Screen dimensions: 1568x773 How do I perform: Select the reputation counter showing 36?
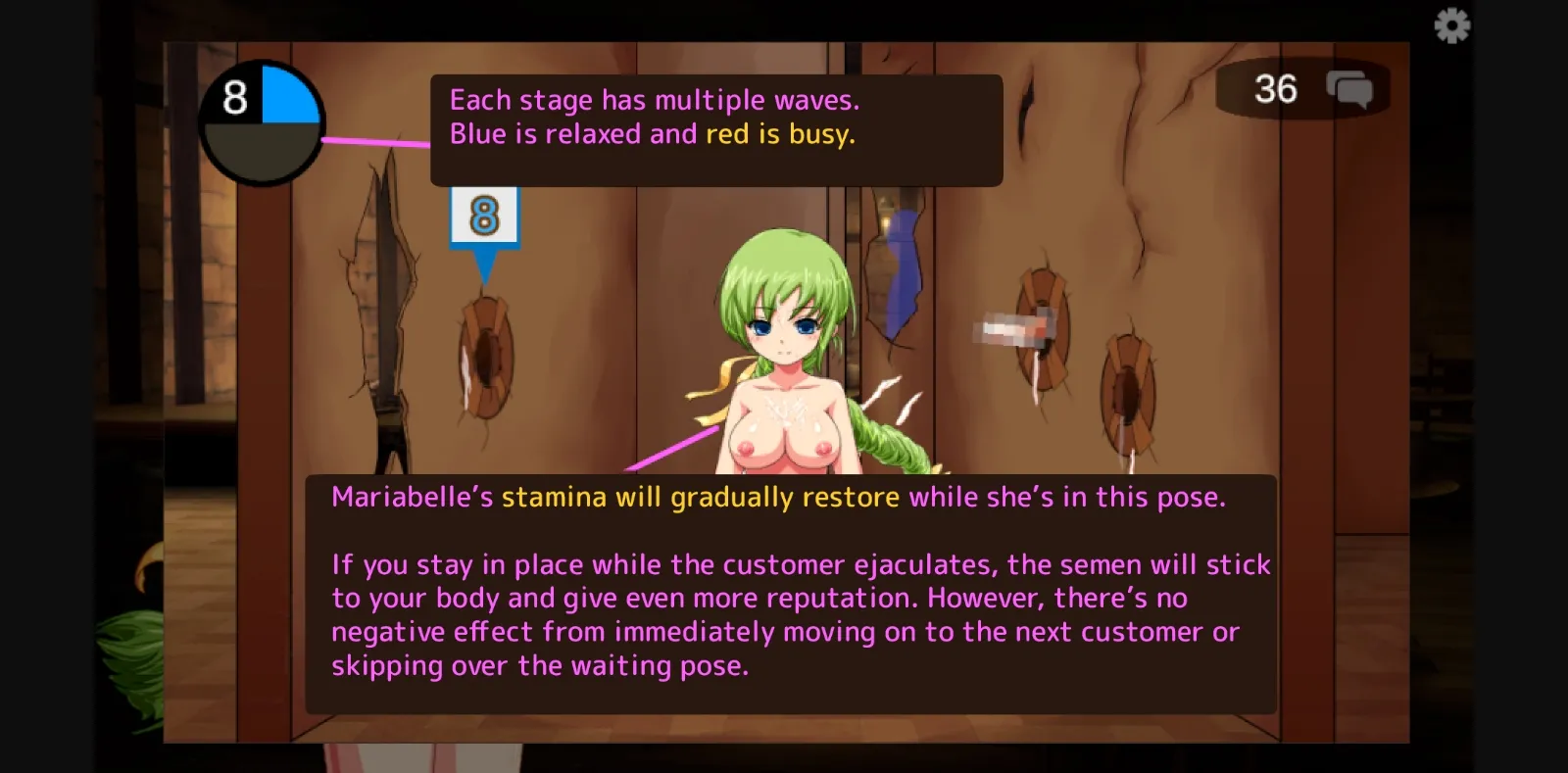pos(1276,90)
